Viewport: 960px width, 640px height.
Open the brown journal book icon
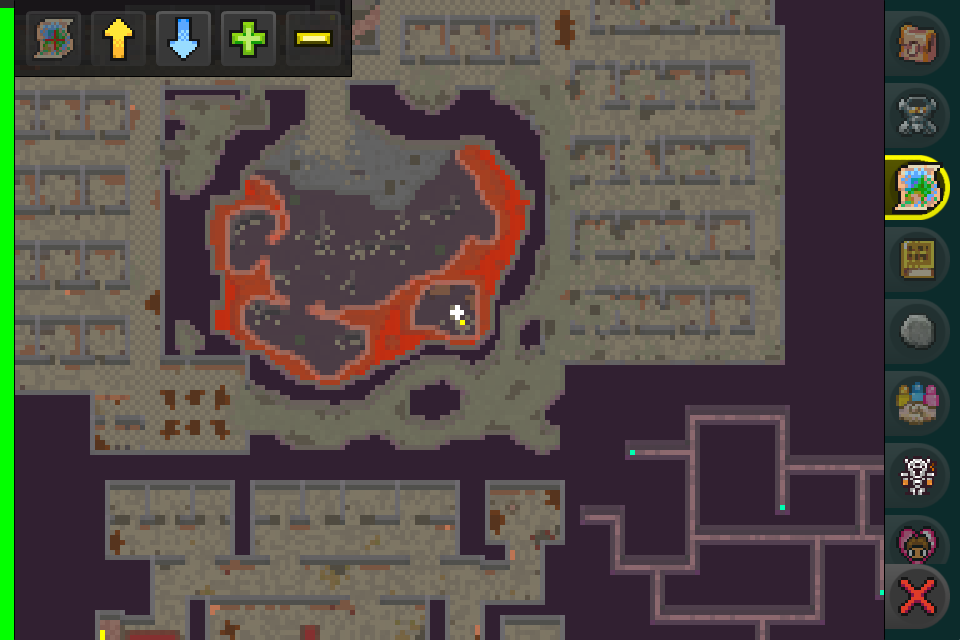(917, 259)
